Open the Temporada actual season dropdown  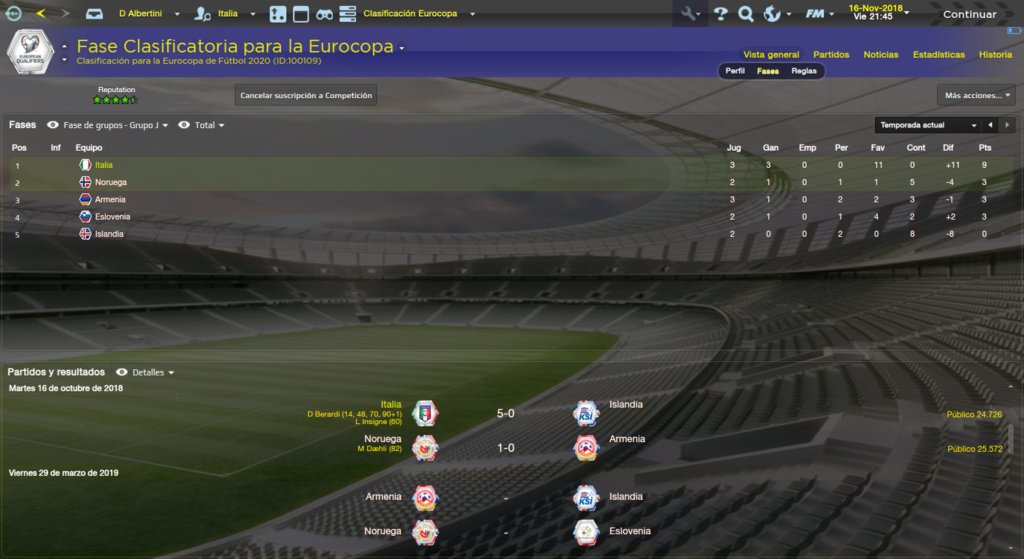pyautogui.click(x=926, y=126)
